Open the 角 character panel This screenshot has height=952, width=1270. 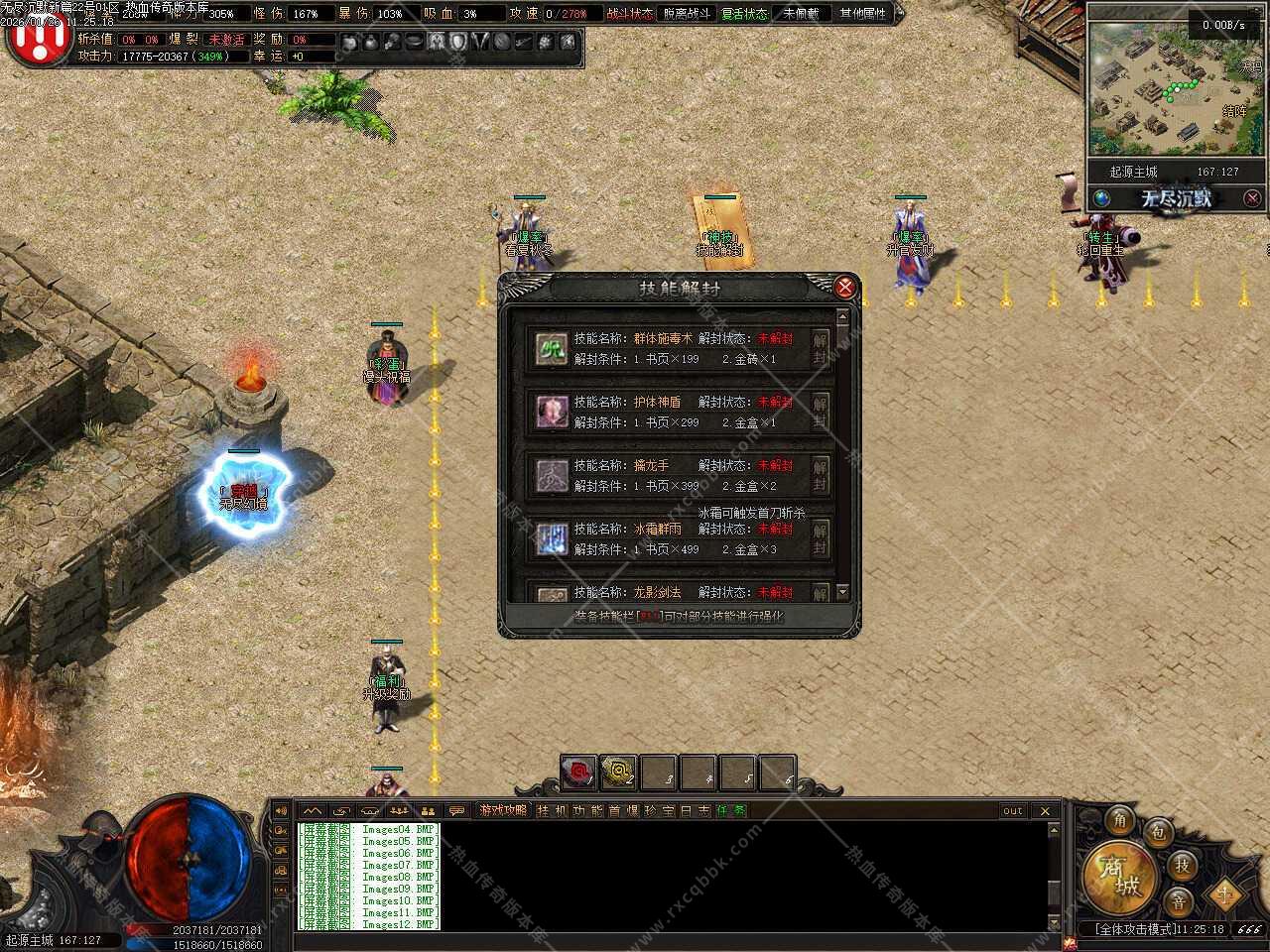click(x=1120, y=820)
